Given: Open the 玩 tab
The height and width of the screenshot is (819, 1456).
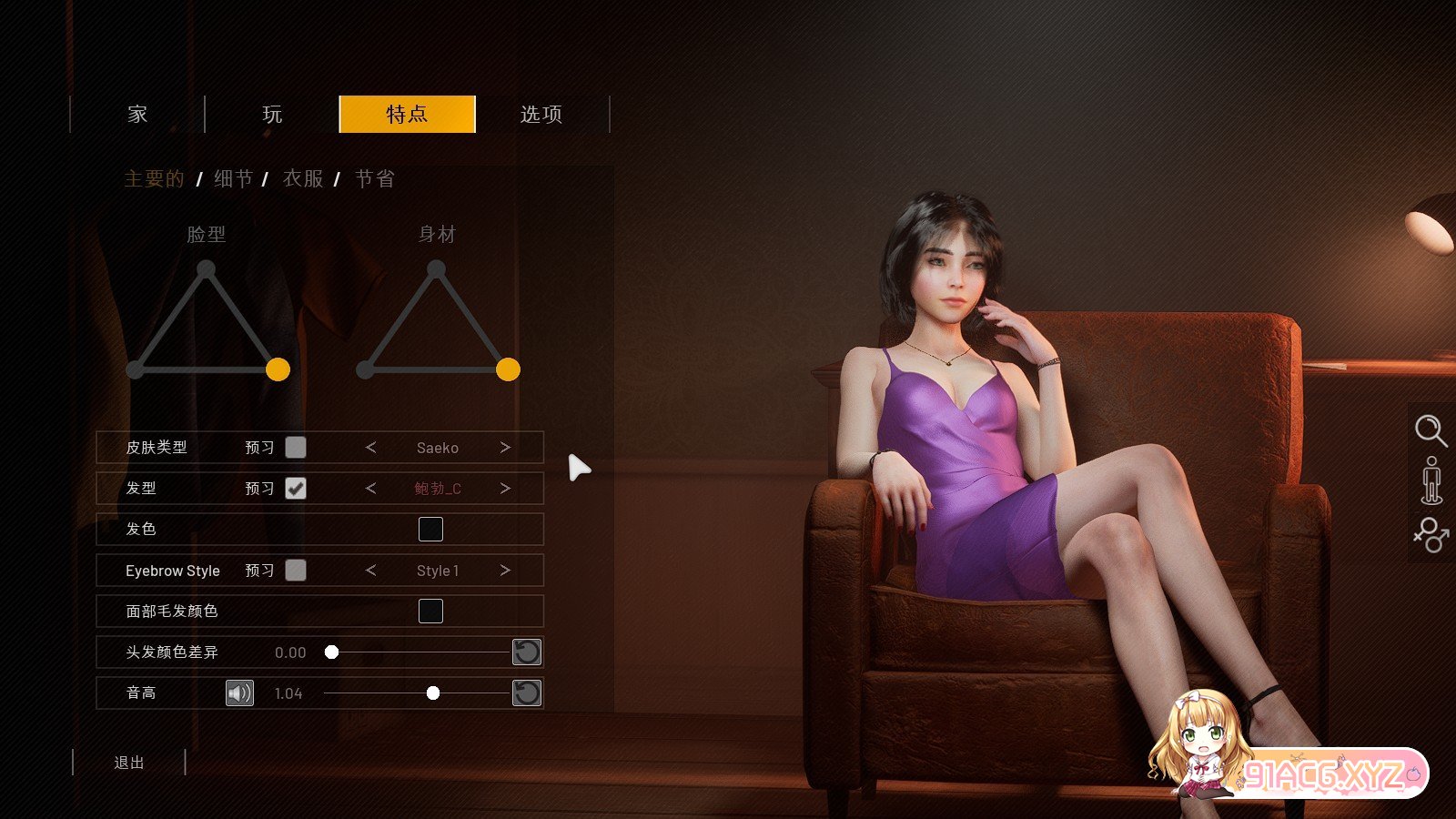Looking at the screenshot, I should click(x=272, y=115).
